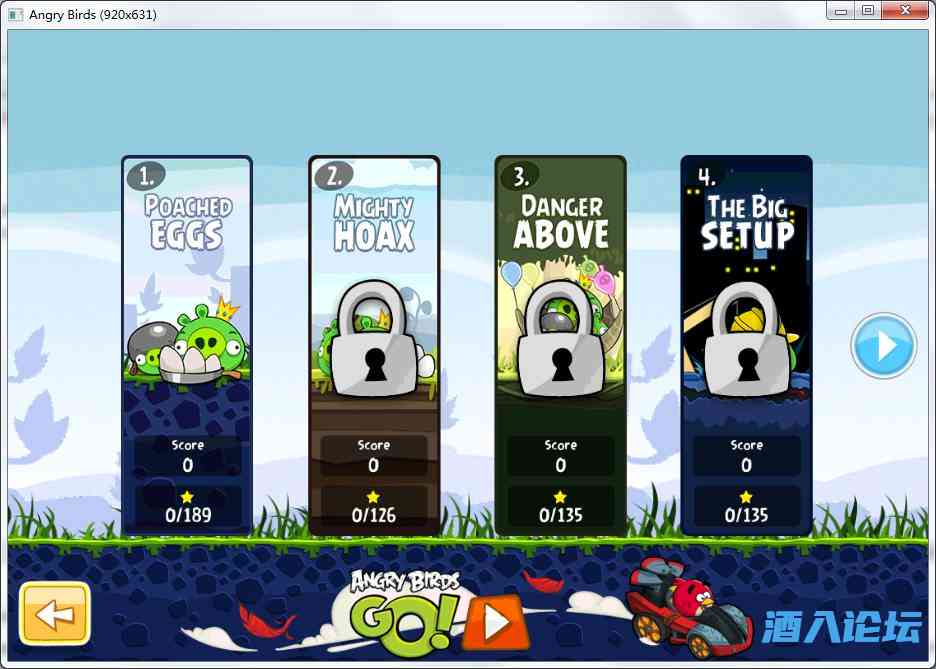
Task: Show the next page of episodes
Action: (x=883, y=346)
